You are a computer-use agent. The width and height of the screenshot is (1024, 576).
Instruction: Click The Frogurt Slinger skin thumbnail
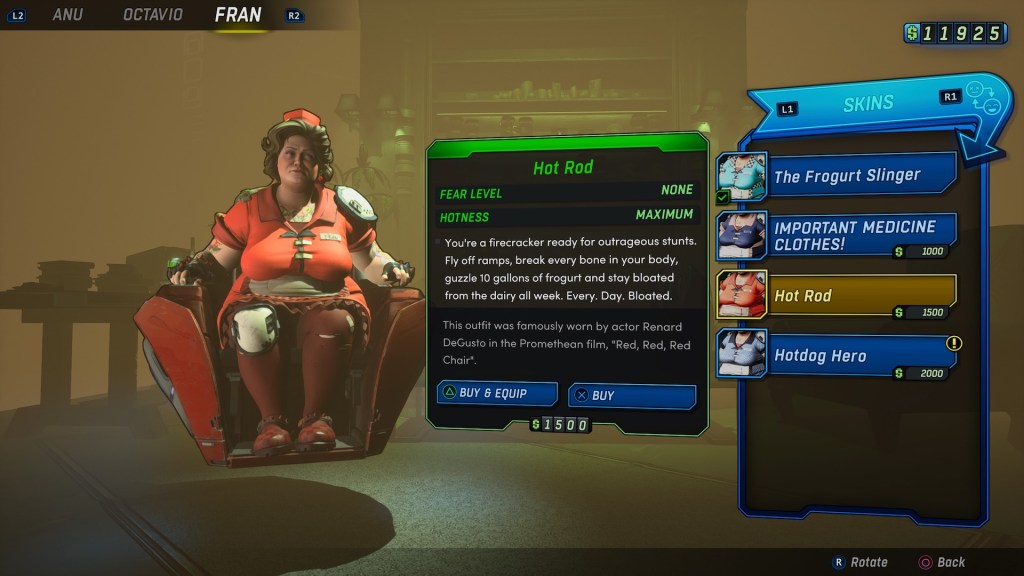click(742, 176)
